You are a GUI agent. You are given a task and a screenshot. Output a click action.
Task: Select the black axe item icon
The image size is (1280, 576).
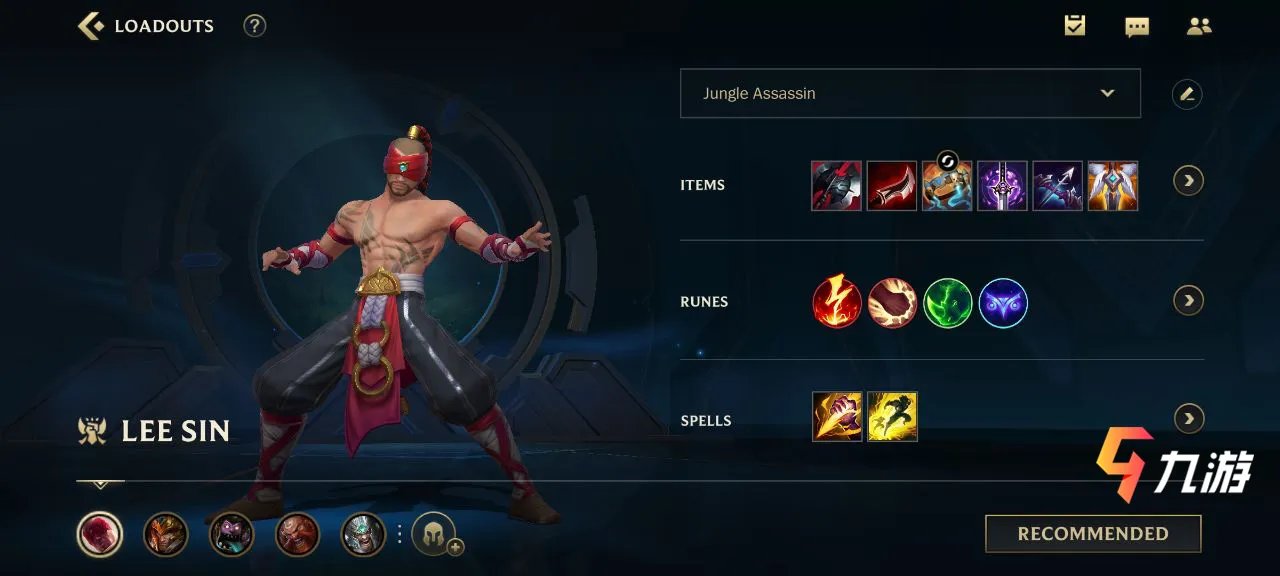(836, 185)
